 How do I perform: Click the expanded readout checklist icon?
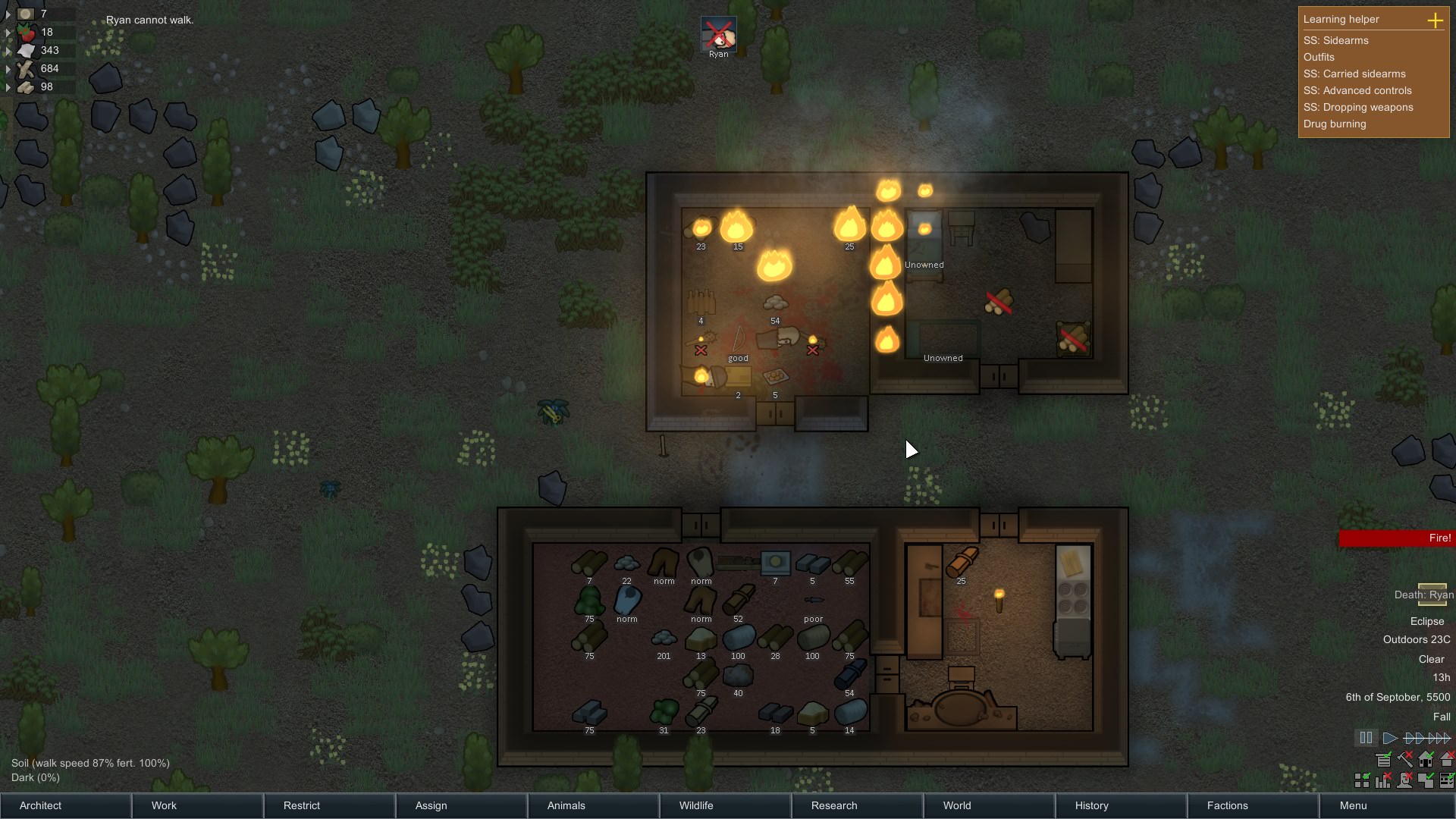1445,780
